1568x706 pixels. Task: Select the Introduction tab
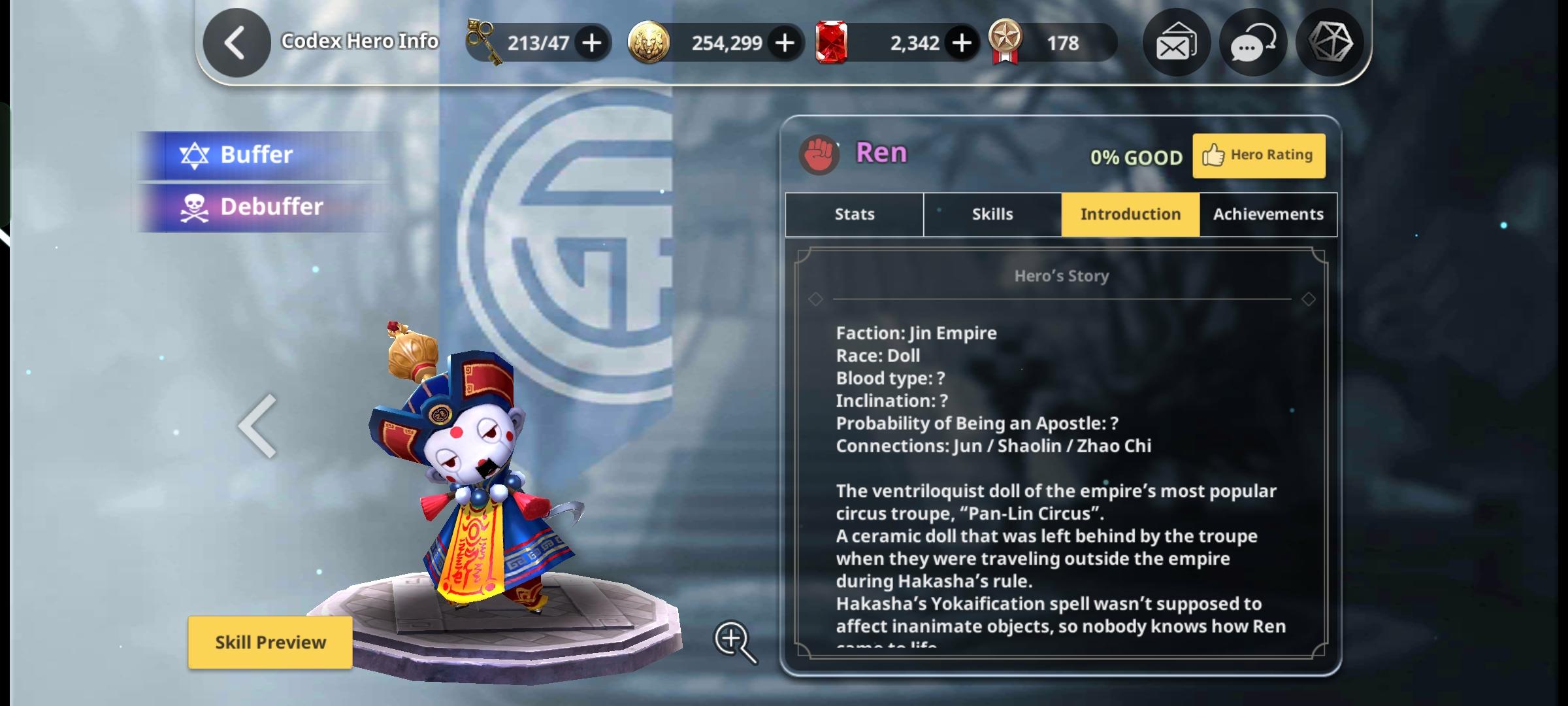tap(1130, 214)
